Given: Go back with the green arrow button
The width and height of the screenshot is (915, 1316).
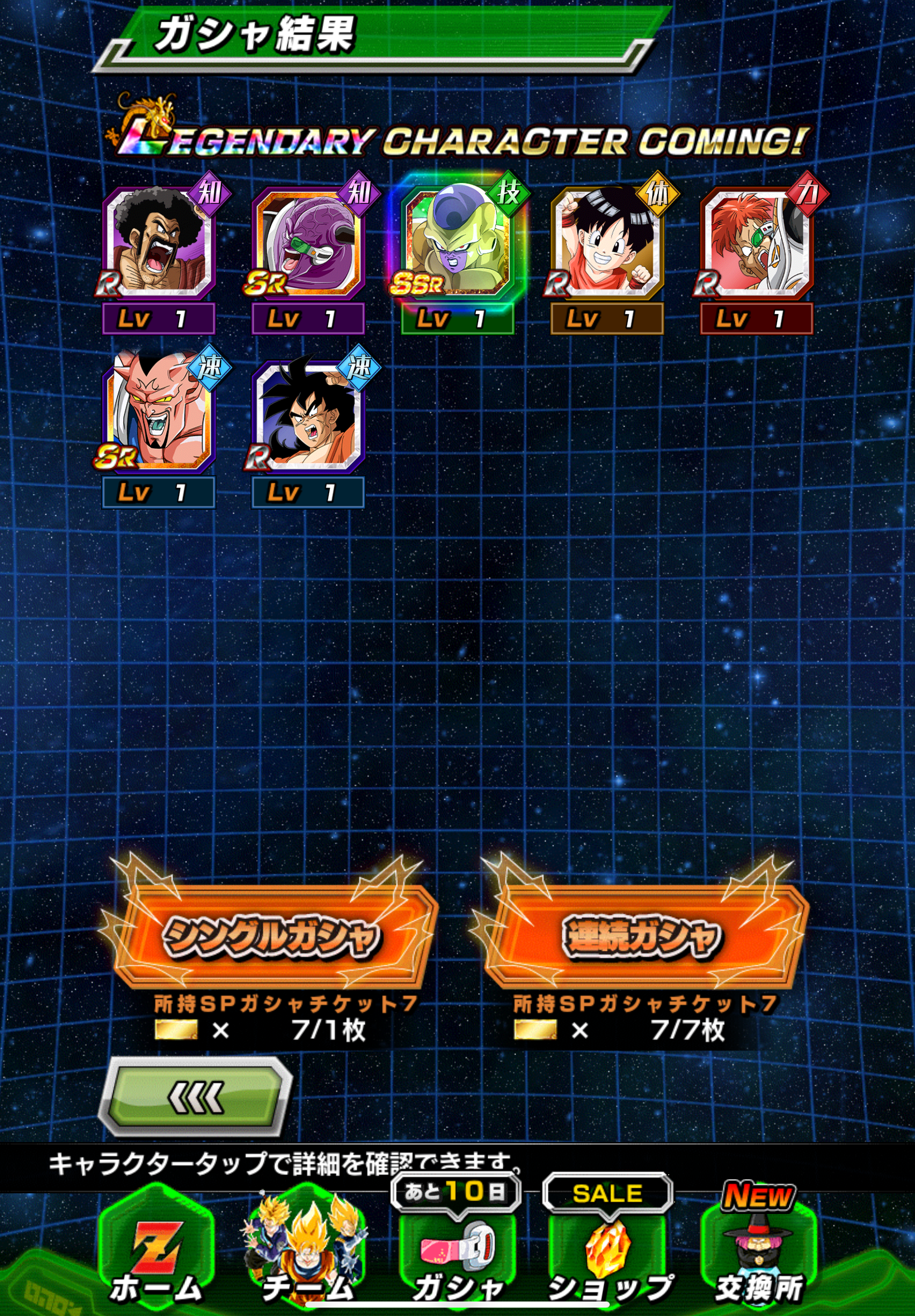Looking at the screenshot, I should (195, 1098).
